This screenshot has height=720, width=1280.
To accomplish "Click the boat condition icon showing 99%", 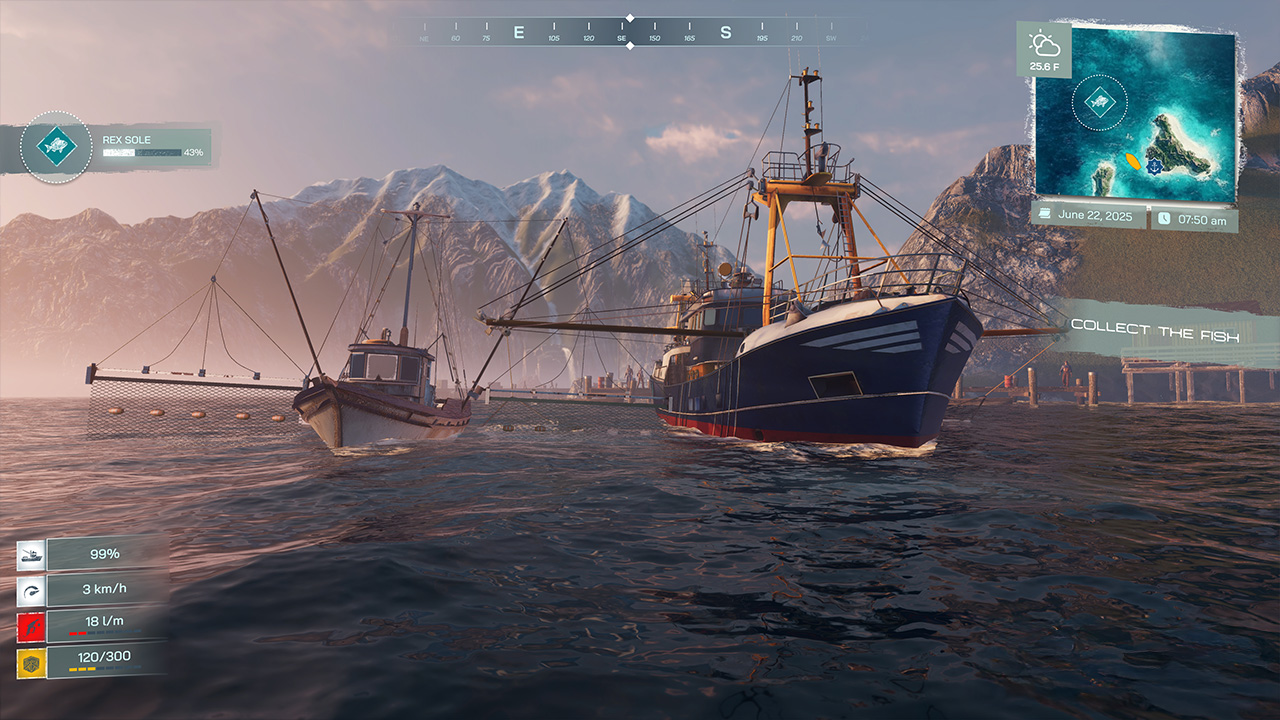I will [x=31, y=554].
